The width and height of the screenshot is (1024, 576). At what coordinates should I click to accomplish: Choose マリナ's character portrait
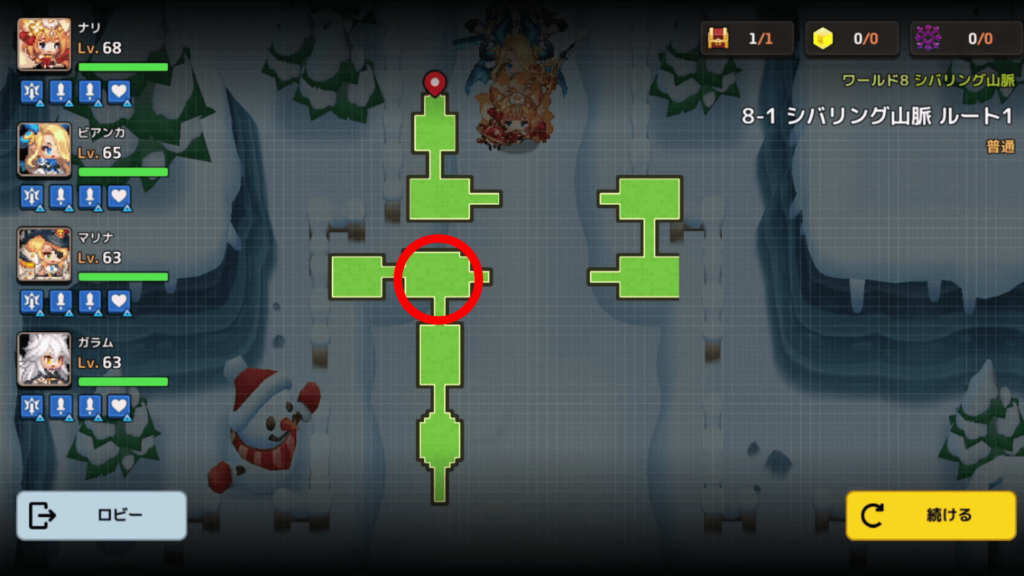click(45, 255)
